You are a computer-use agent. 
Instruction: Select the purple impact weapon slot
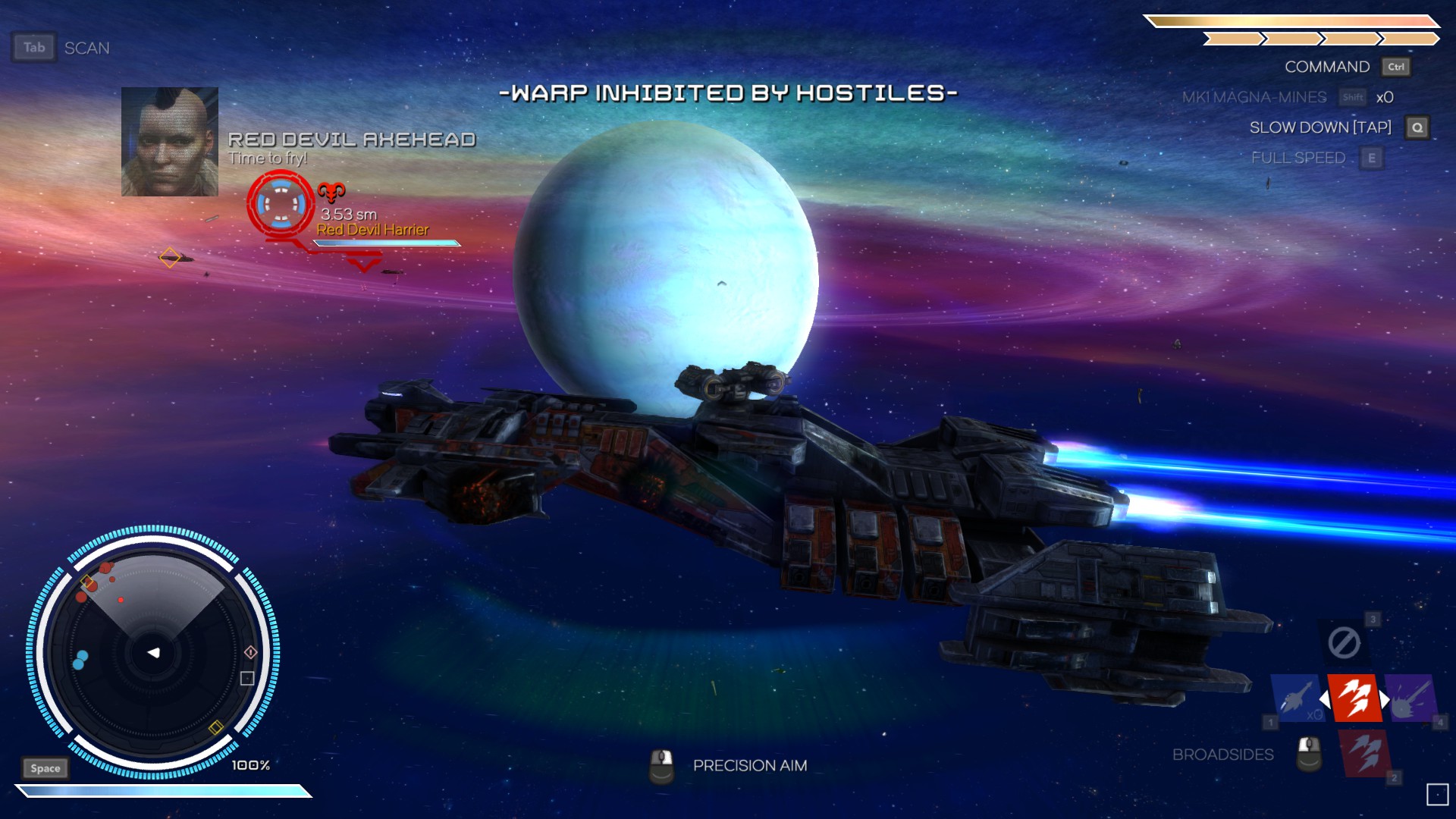[x=1410, y=698]
